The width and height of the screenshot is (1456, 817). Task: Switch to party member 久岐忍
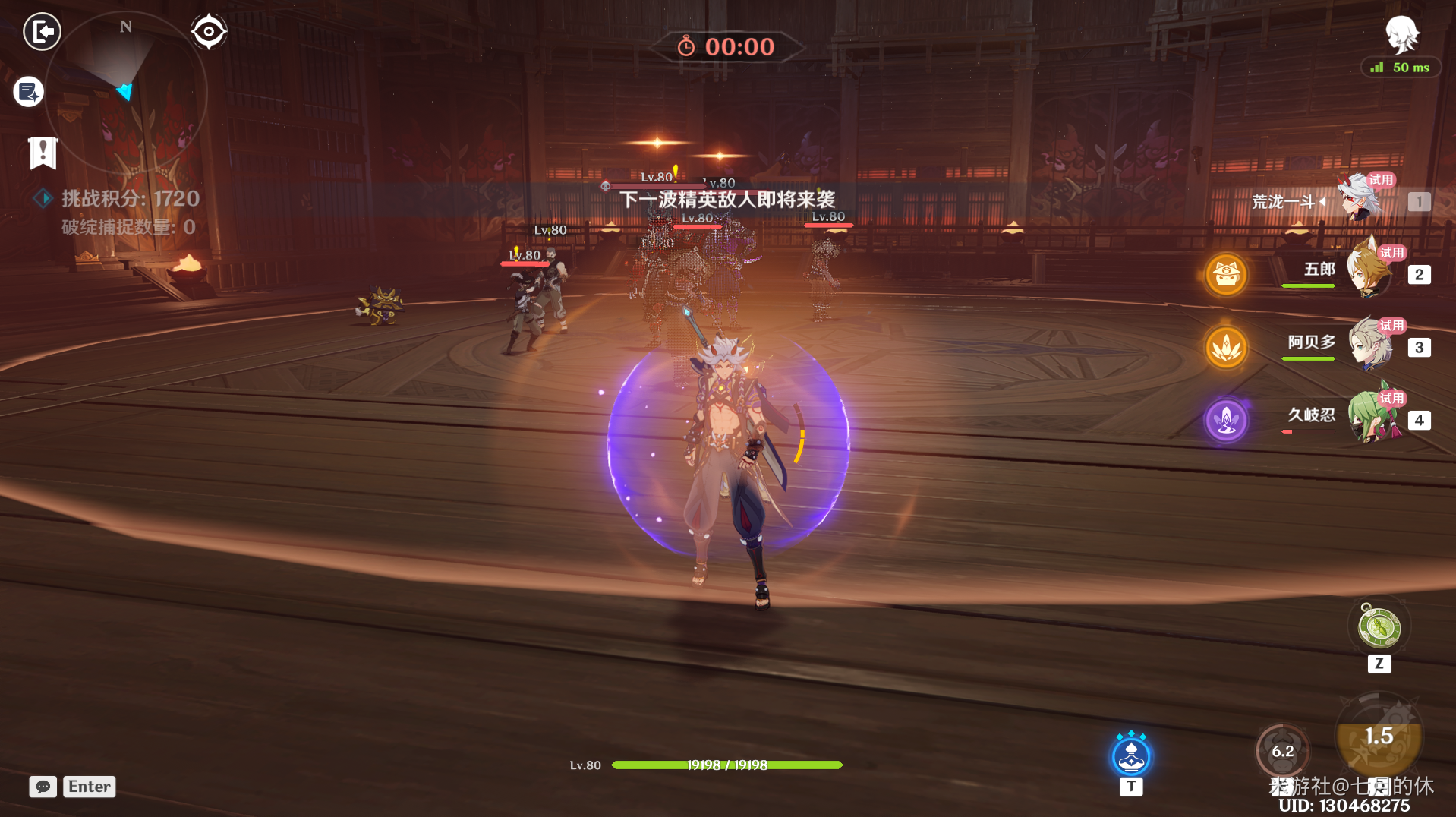click(x=1372, y=417)
